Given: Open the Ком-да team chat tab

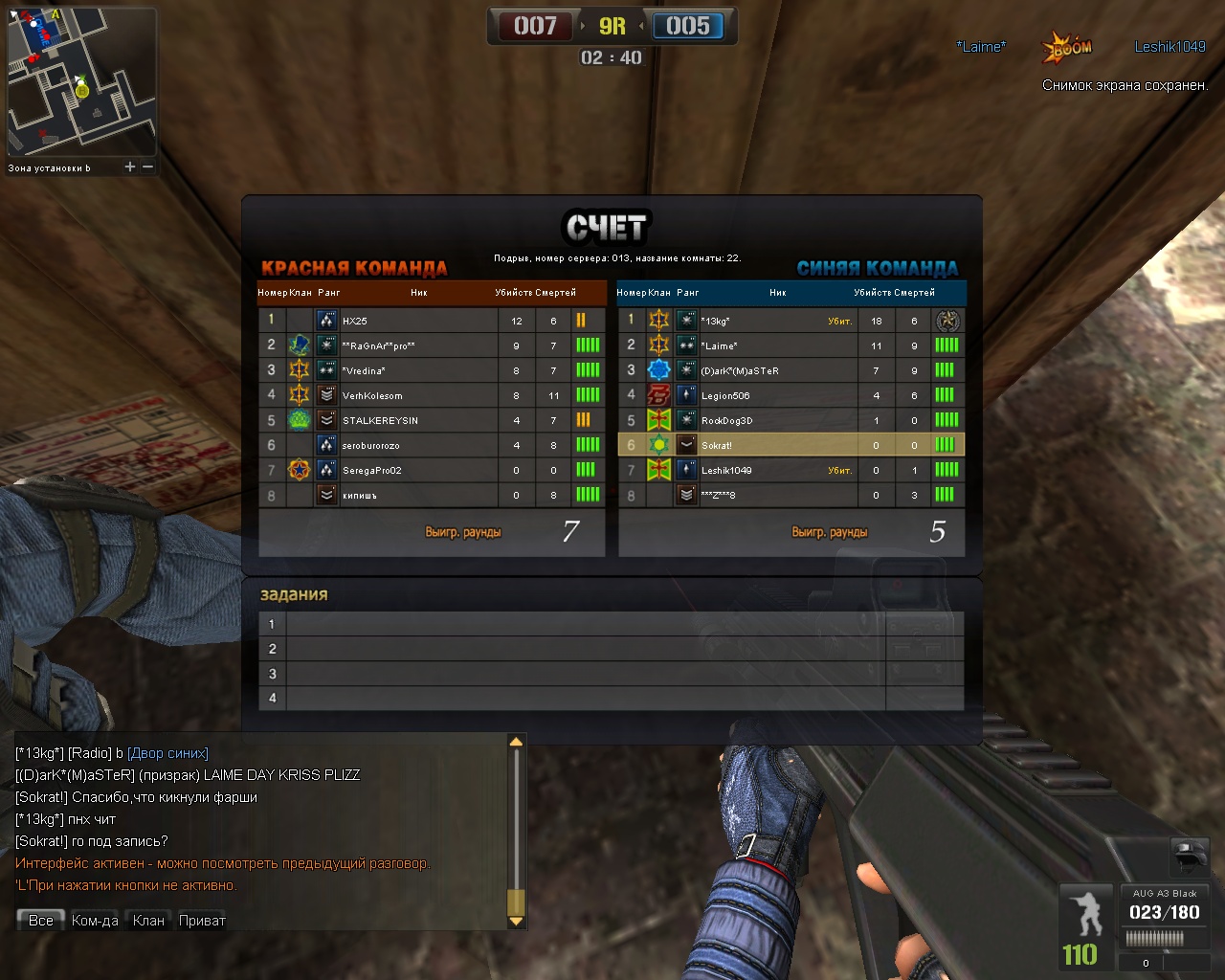Looking at the screenshot, I should click(95, 921).
